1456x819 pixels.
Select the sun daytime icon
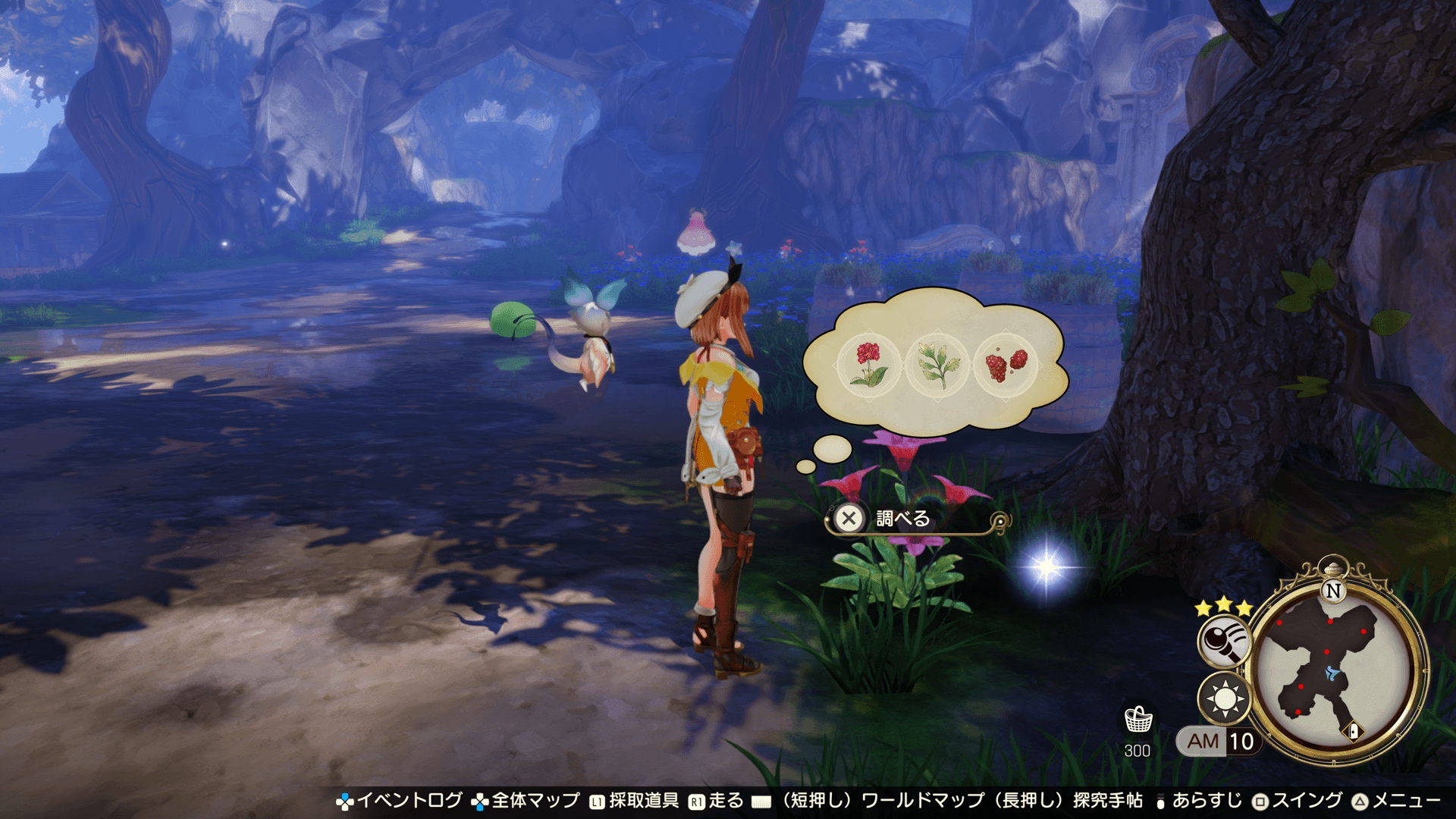coord(1223,698)
